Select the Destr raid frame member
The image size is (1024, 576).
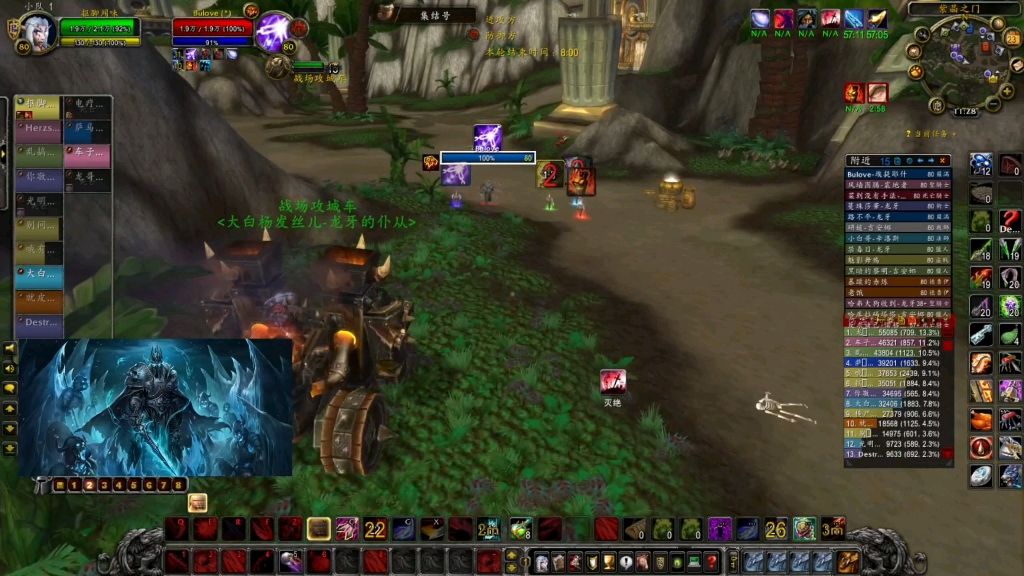point(39,322)
